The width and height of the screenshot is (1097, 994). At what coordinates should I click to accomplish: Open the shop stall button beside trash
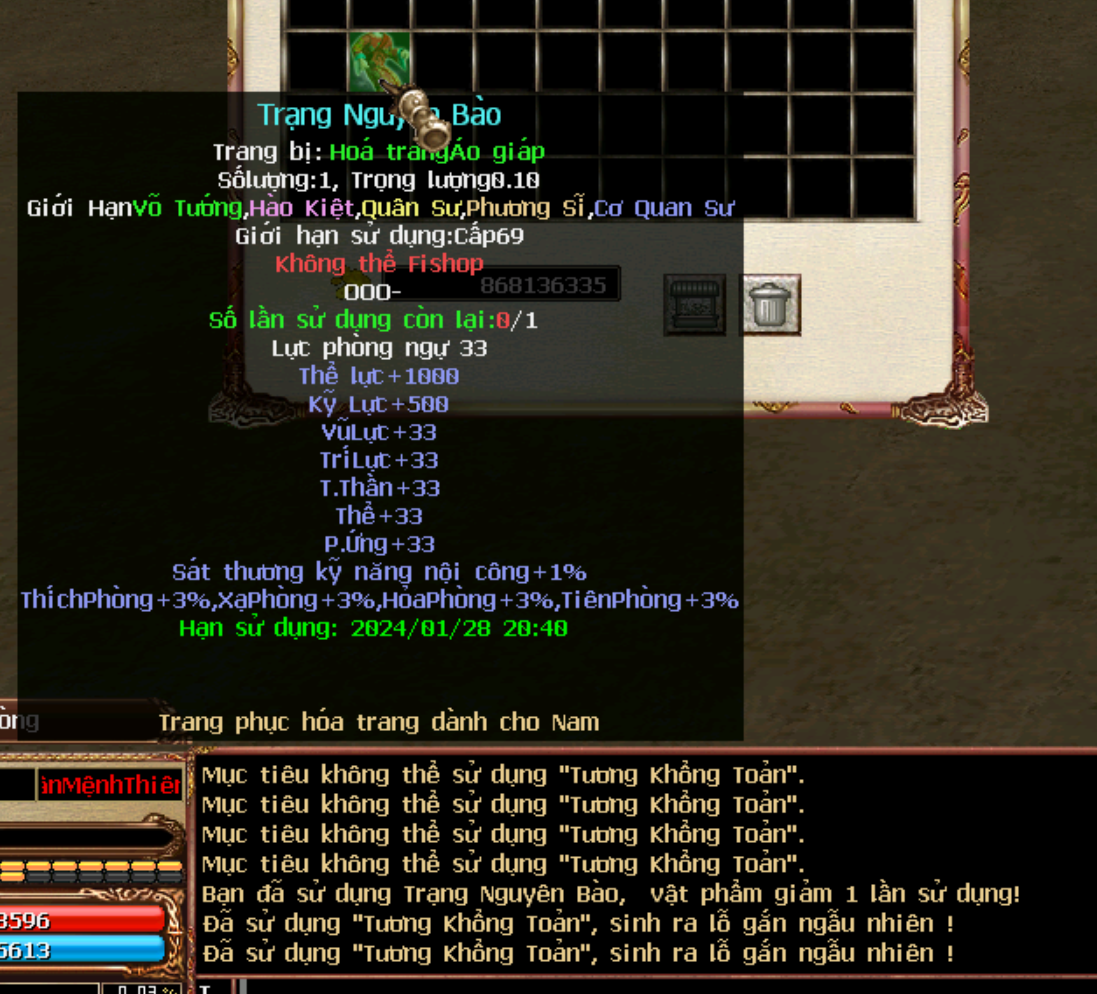tap(695, 305)
